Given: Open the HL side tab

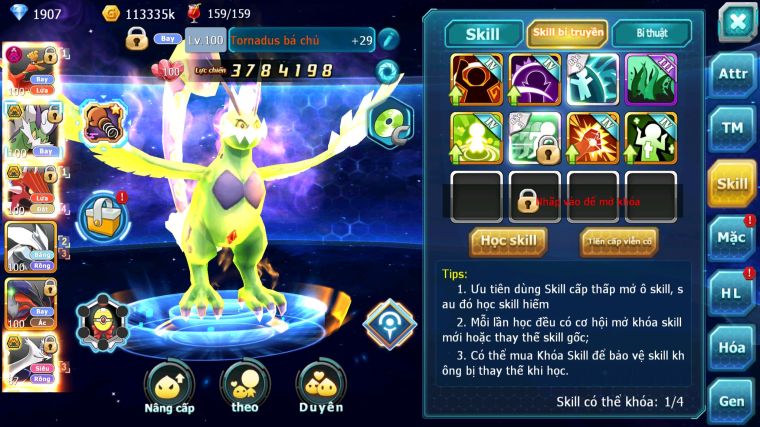Looking at the screenshot, I should pyautogui.click(x=732, y=293).
